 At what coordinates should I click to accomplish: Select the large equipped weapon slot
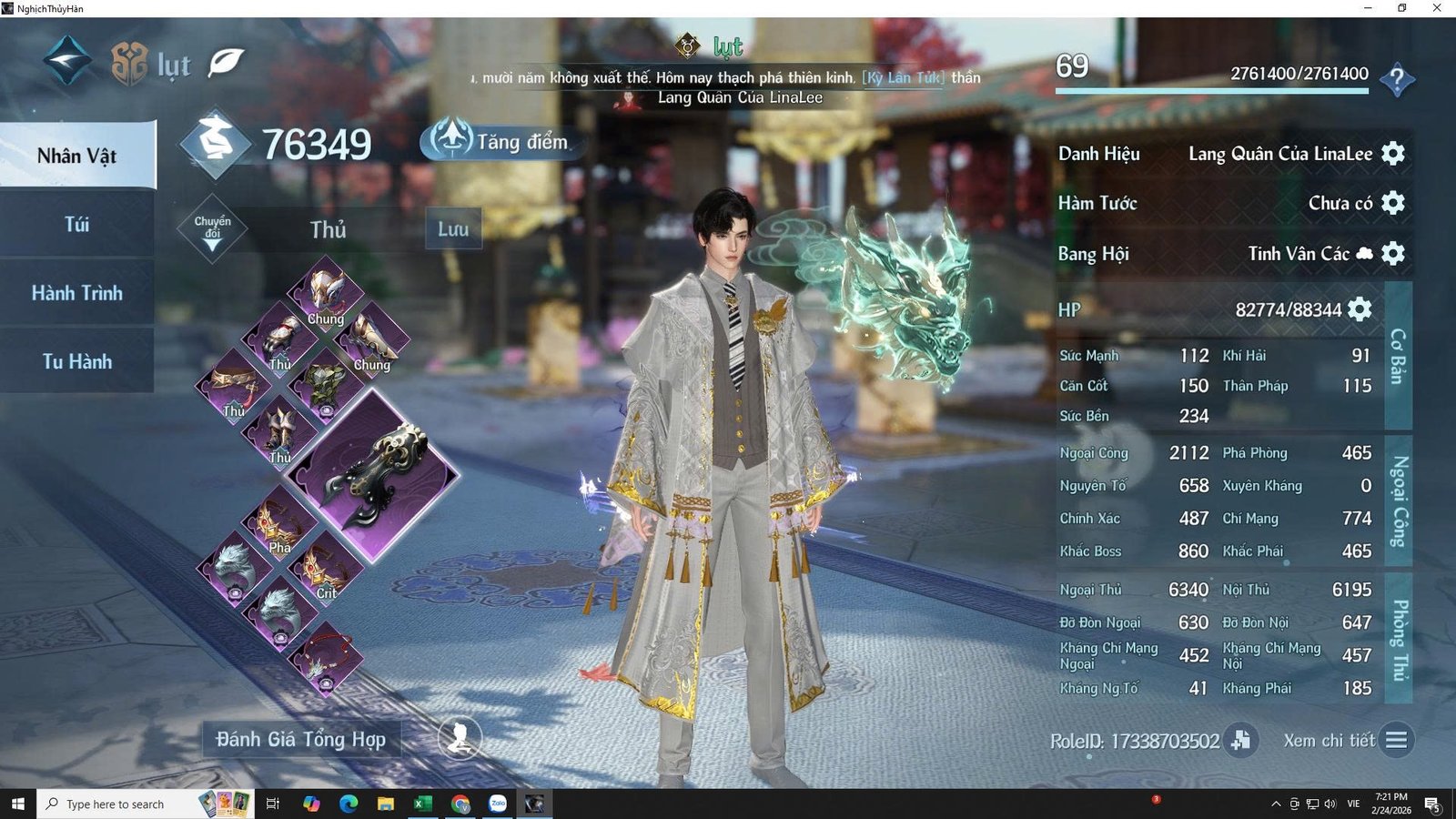coord(382,475)
